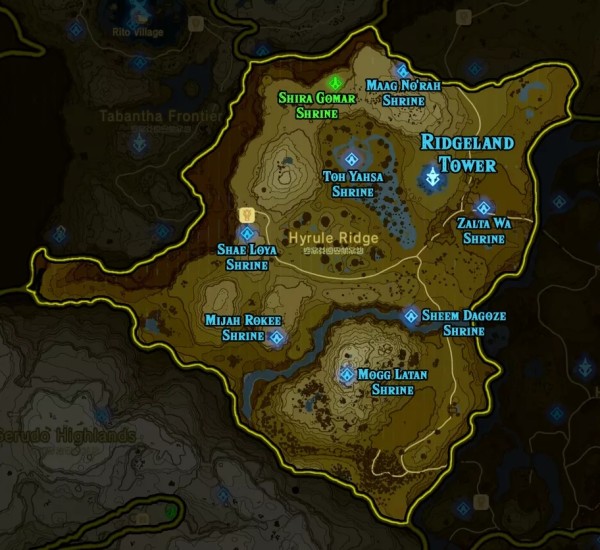This screenshot has width=600, height=550.
Task: Select the Shae Loya Shrine marker
Action: pos(247,233)
